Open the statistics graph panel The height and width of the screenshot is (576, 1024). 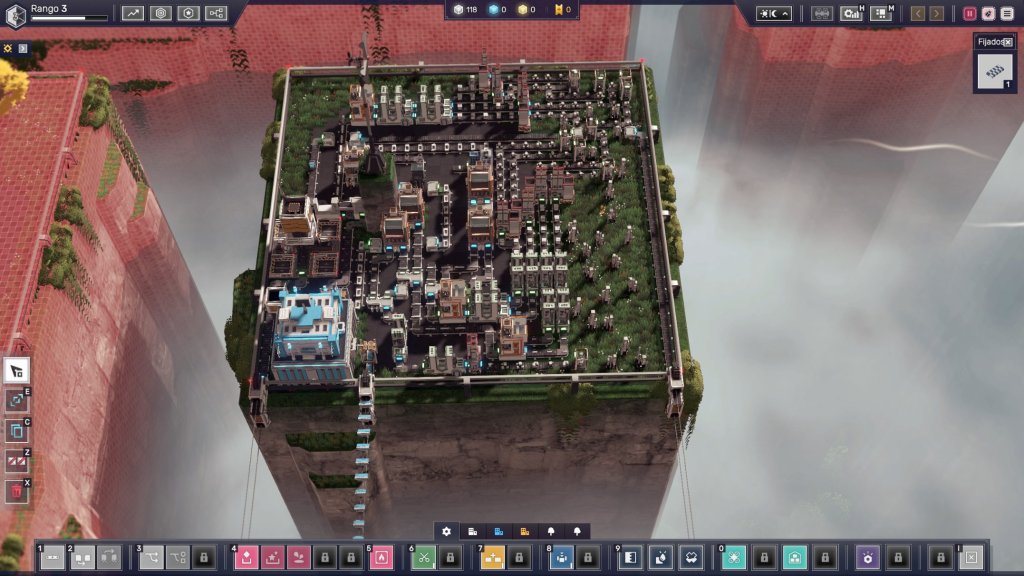[x=133, y=13]
